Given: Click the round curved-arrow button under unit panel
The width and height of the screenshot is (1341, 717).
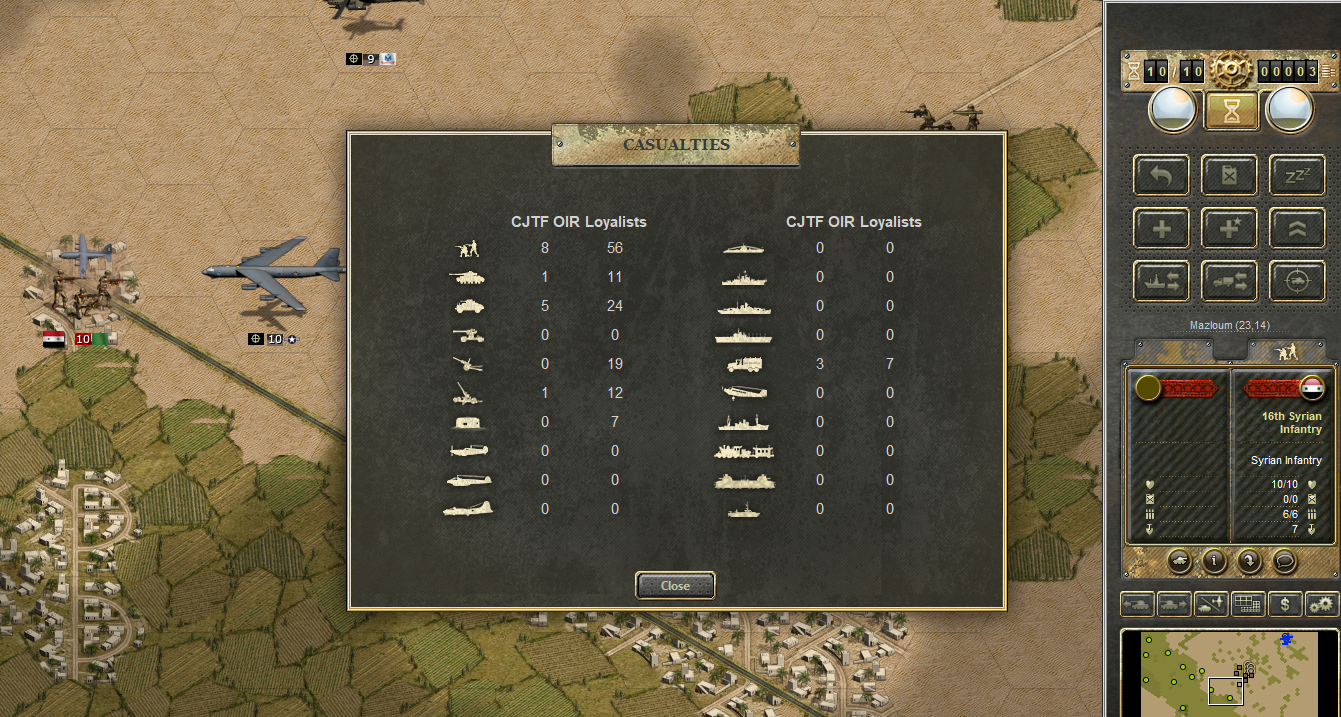Looking at the screenshot, I should point(1249,561).
